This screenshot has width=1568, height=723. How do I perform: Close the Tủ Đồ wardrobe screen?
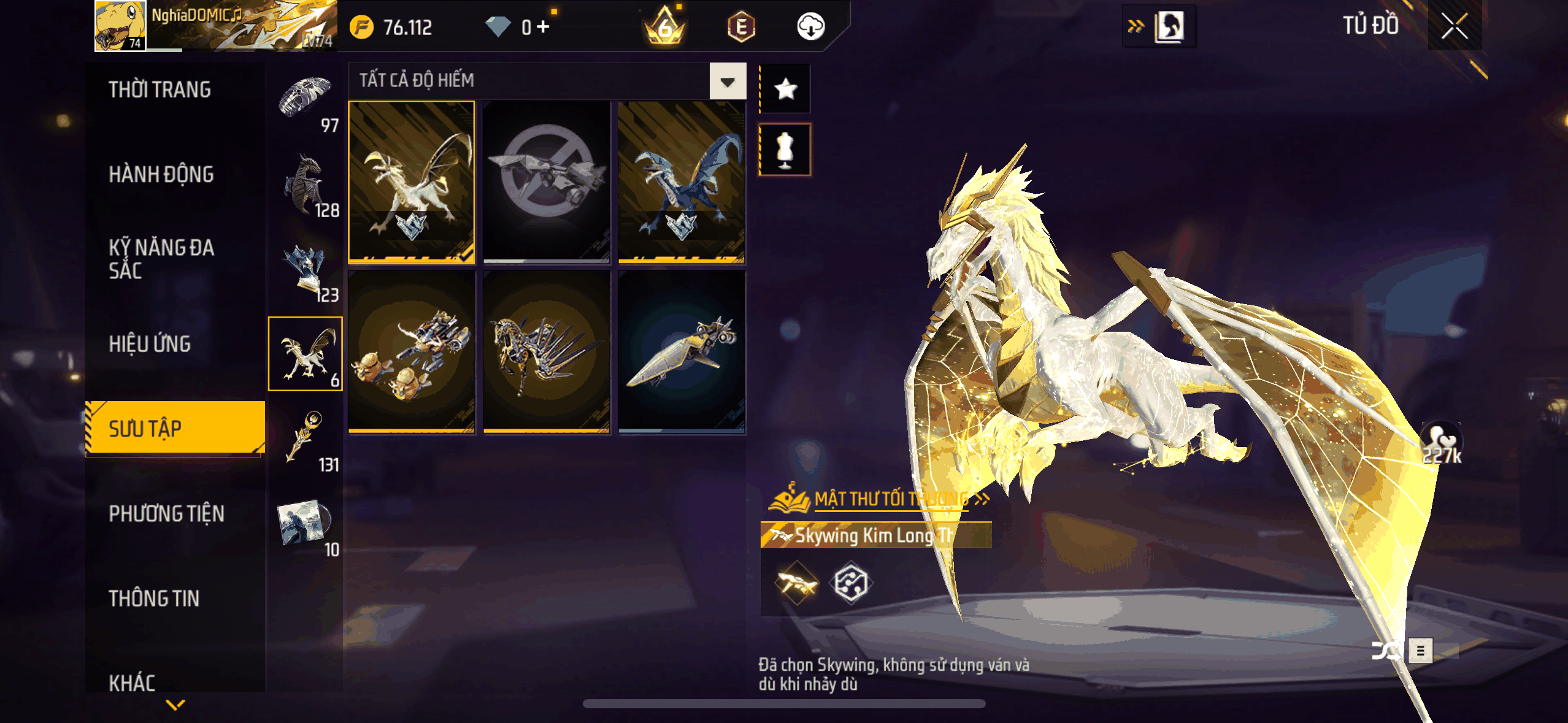1454,26
